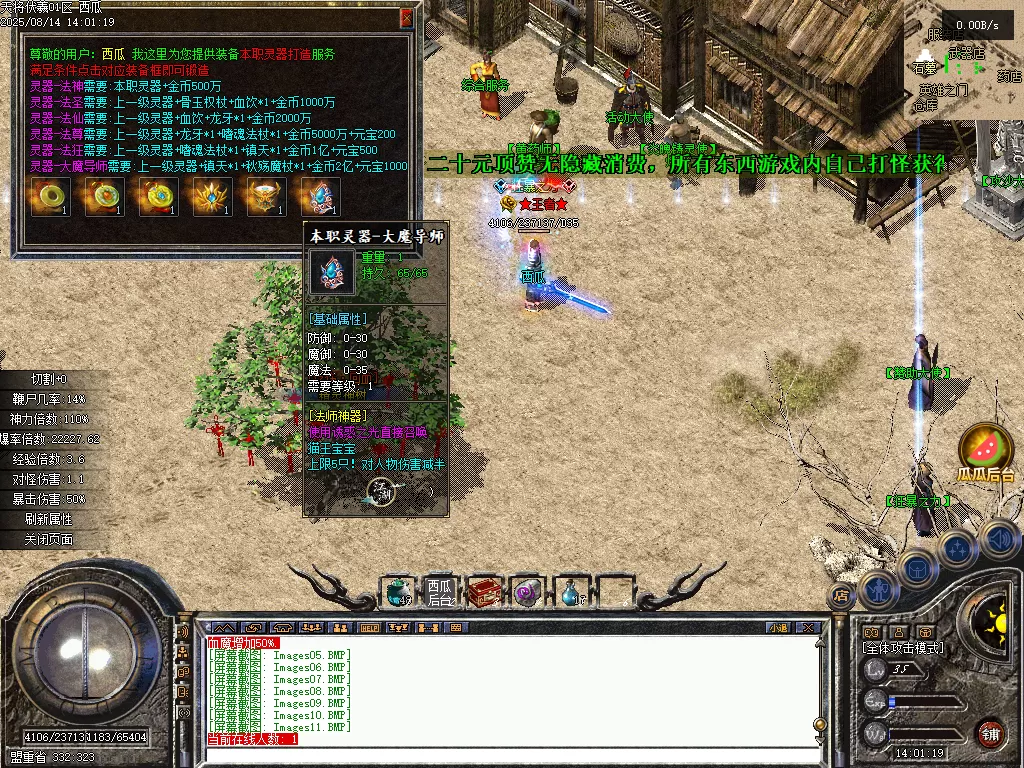This screenshot has width=1024, height=768.
Task: Close the game with the chat-bar X button
Action: 808,628
